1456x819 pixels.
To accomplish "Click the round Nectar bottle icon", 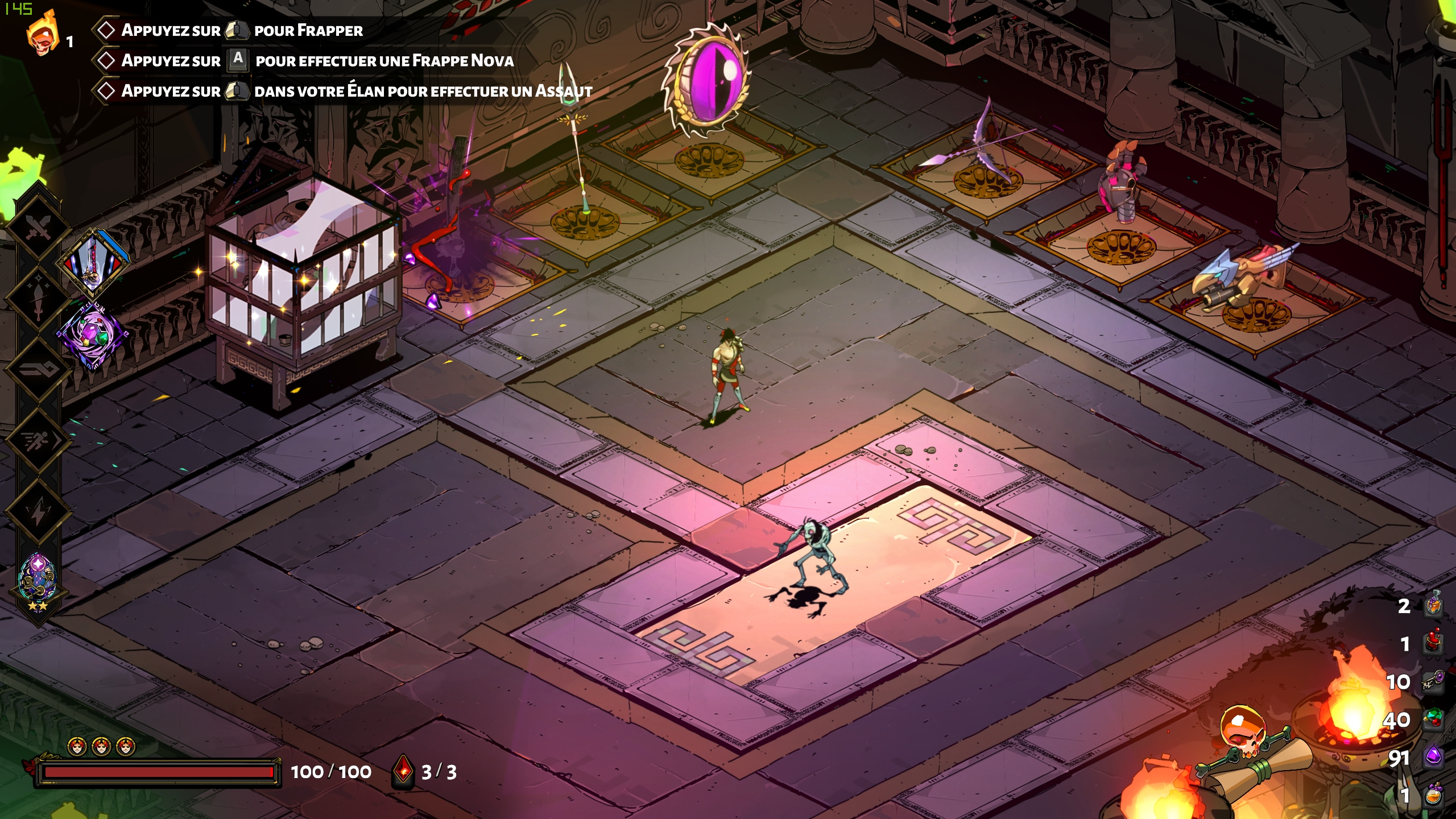I will [x=1434, y=795].
